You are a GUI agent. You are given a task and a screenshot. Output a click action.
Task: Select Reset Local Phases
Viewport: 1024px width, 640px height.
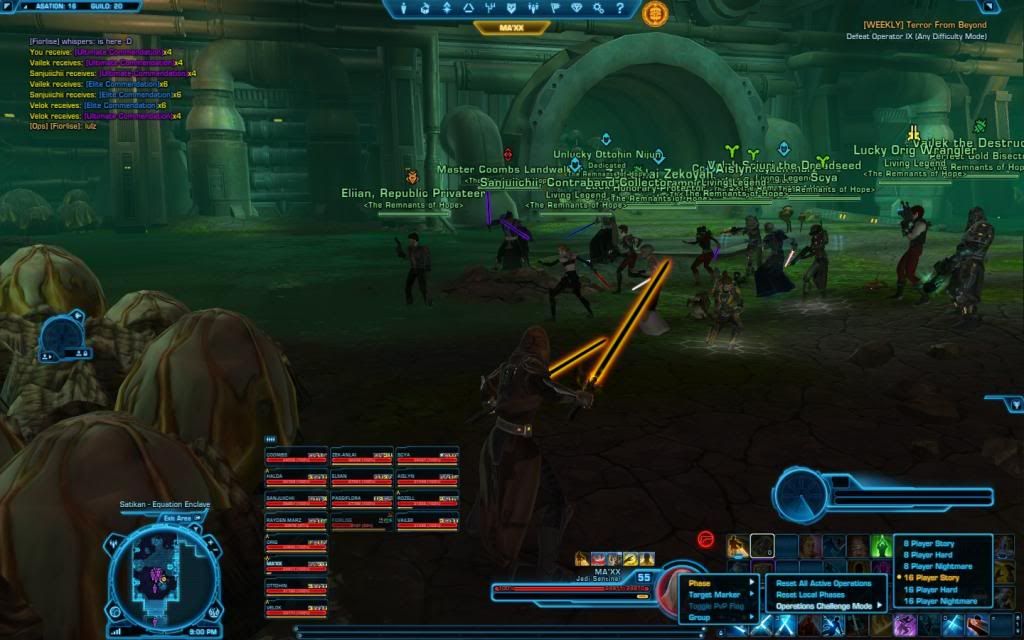[x=811, y=595]
